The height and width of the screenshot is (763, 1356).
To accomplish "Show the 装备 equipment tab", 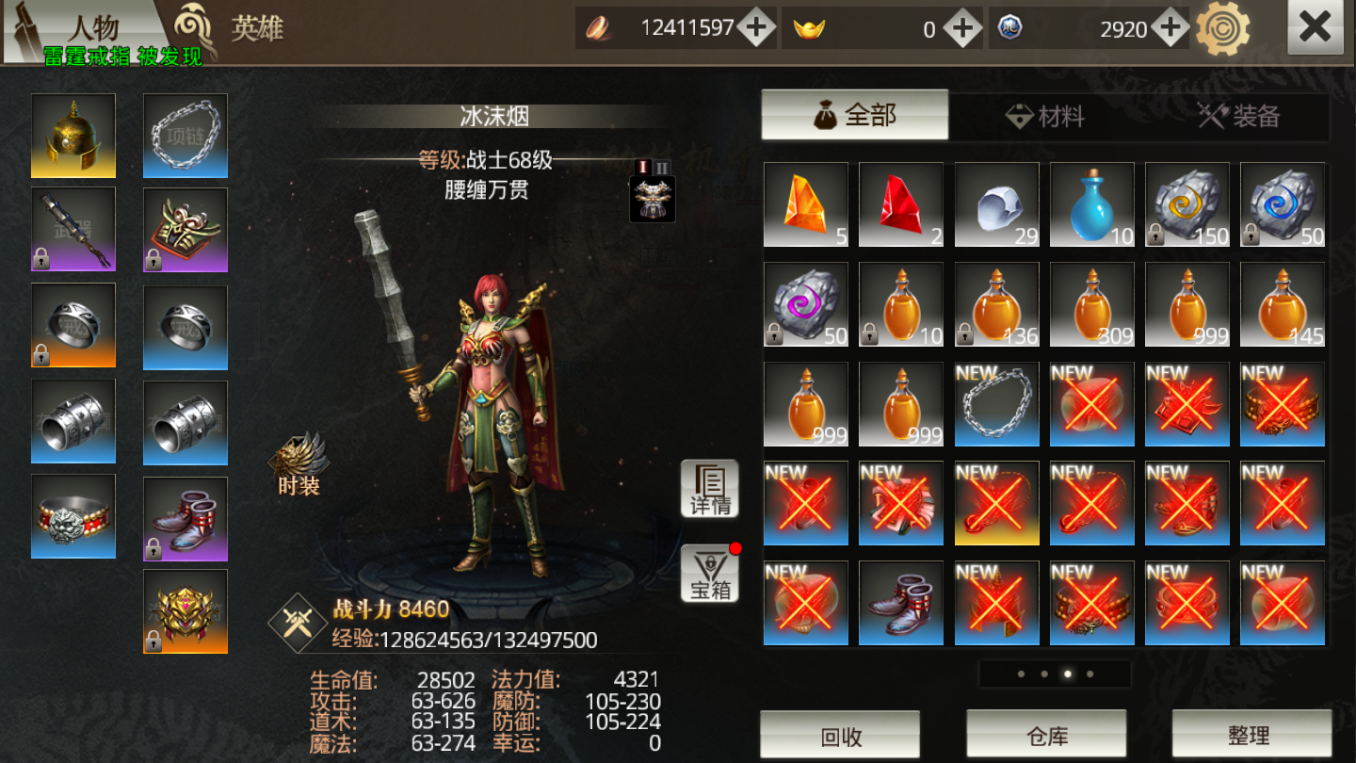I will 1239,117.
